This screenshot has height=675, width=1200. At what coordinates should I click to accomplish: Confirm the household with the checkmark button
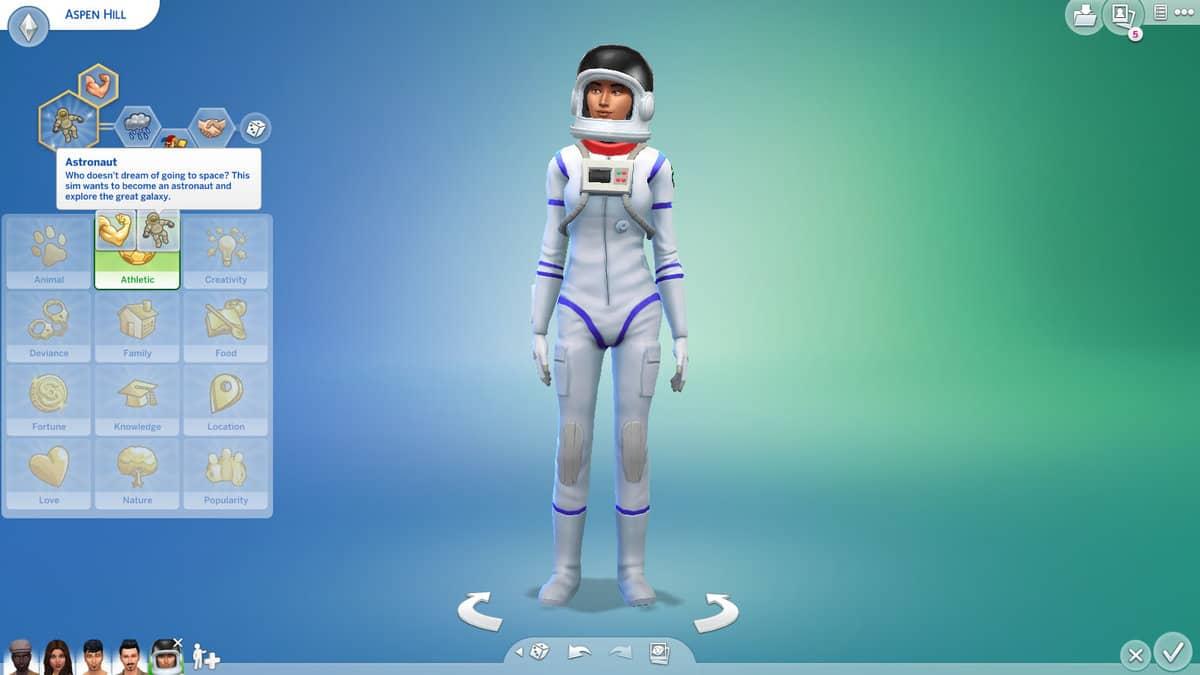tap(1172, 653)
